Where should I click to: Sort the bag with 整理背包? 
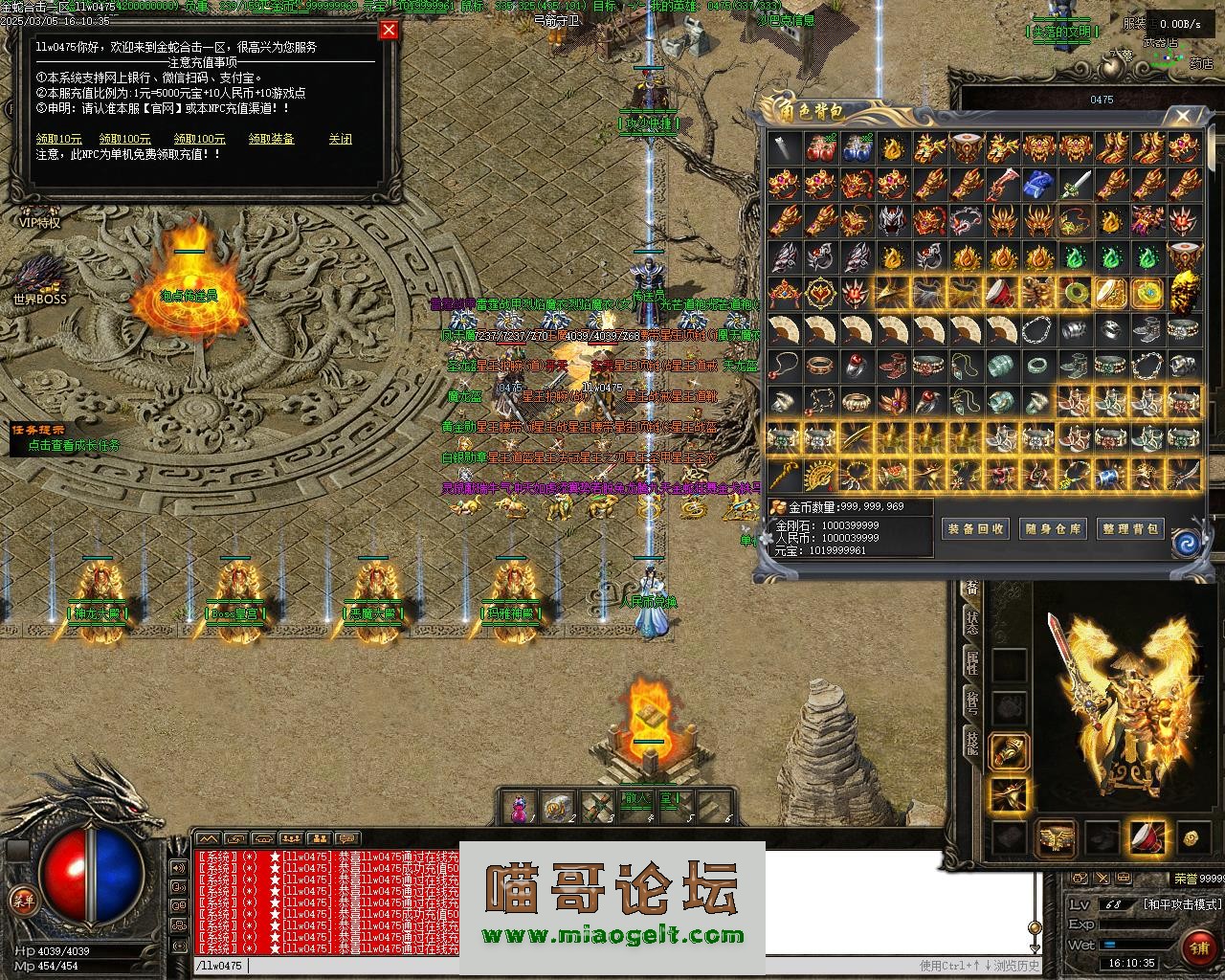click(x=1130, y=528)
